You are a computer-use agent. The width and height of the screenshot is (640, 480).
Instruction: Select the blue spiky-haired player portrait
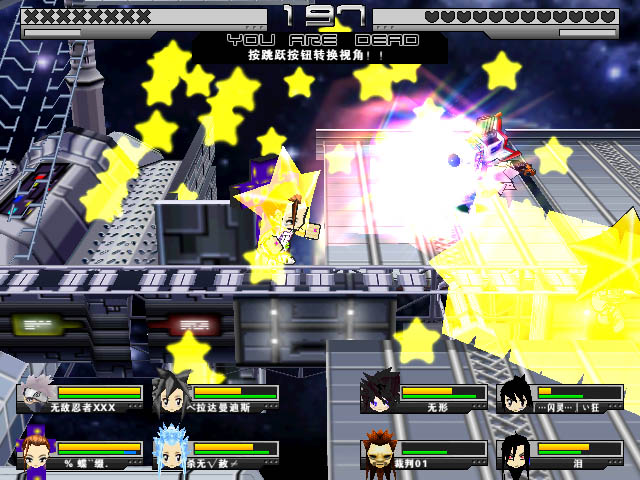[171, 449]
